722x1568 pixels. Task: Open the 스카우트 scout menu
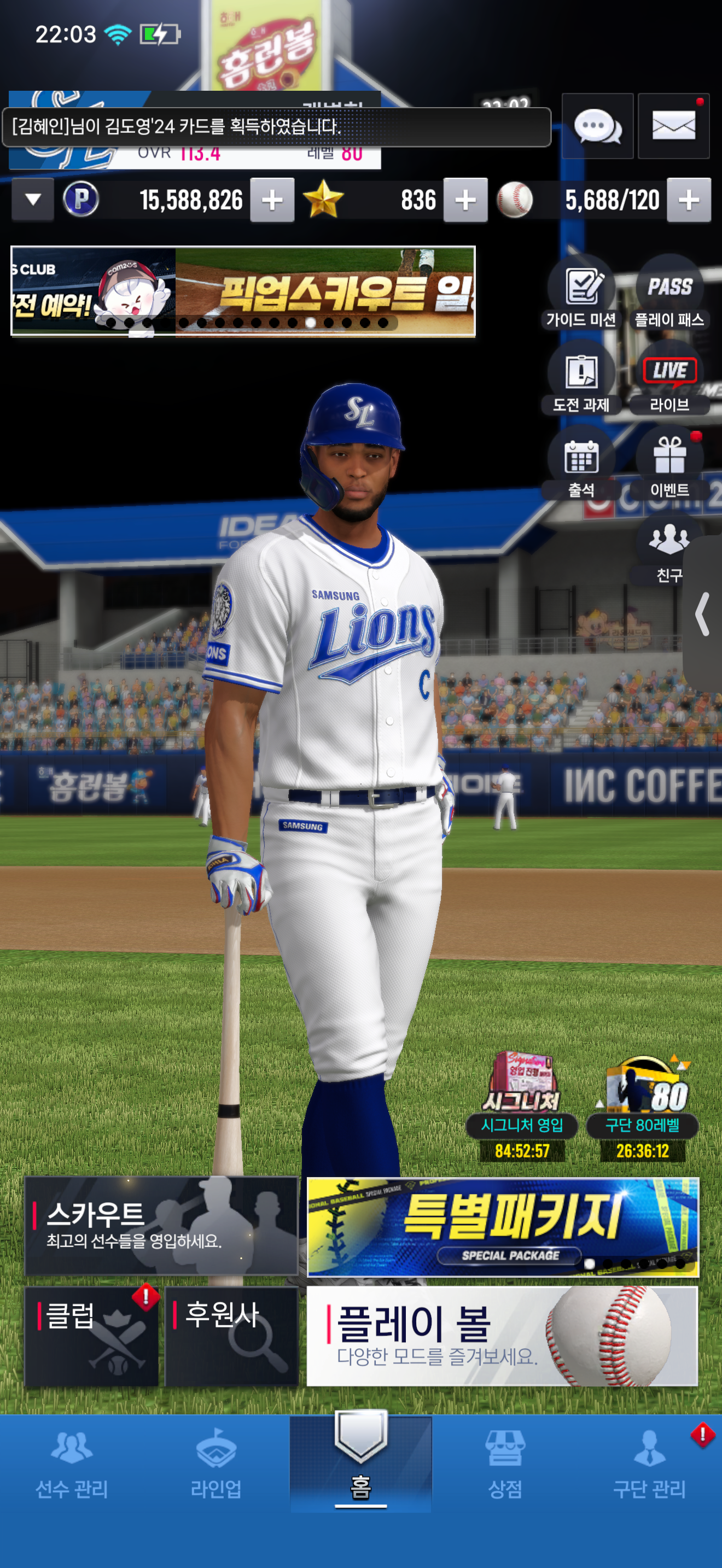coord(161,1225)
